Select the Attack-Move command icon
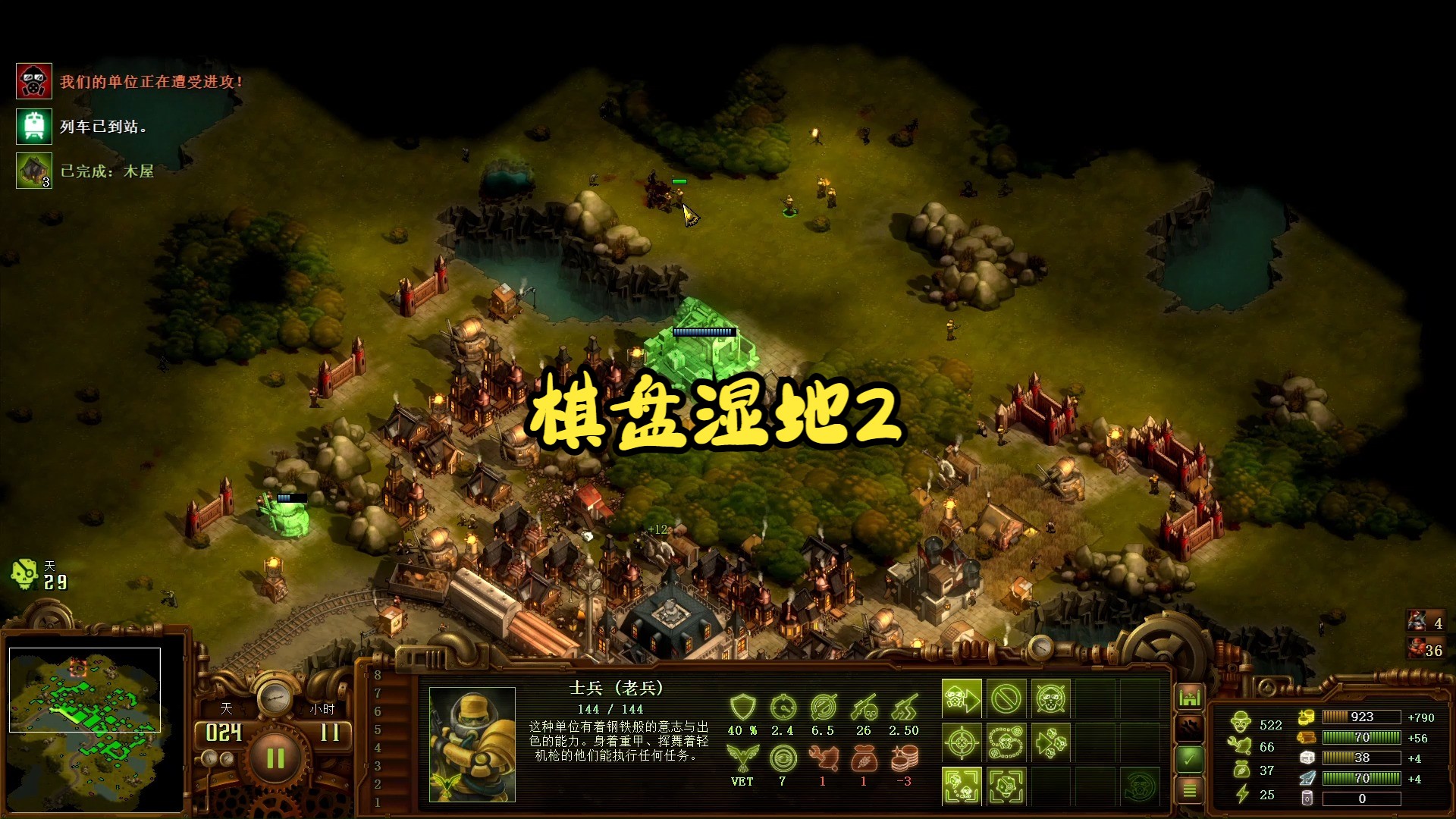The height and width of the screenshot is (819, 1456). pyautogui.click(x=1053, y=742)
